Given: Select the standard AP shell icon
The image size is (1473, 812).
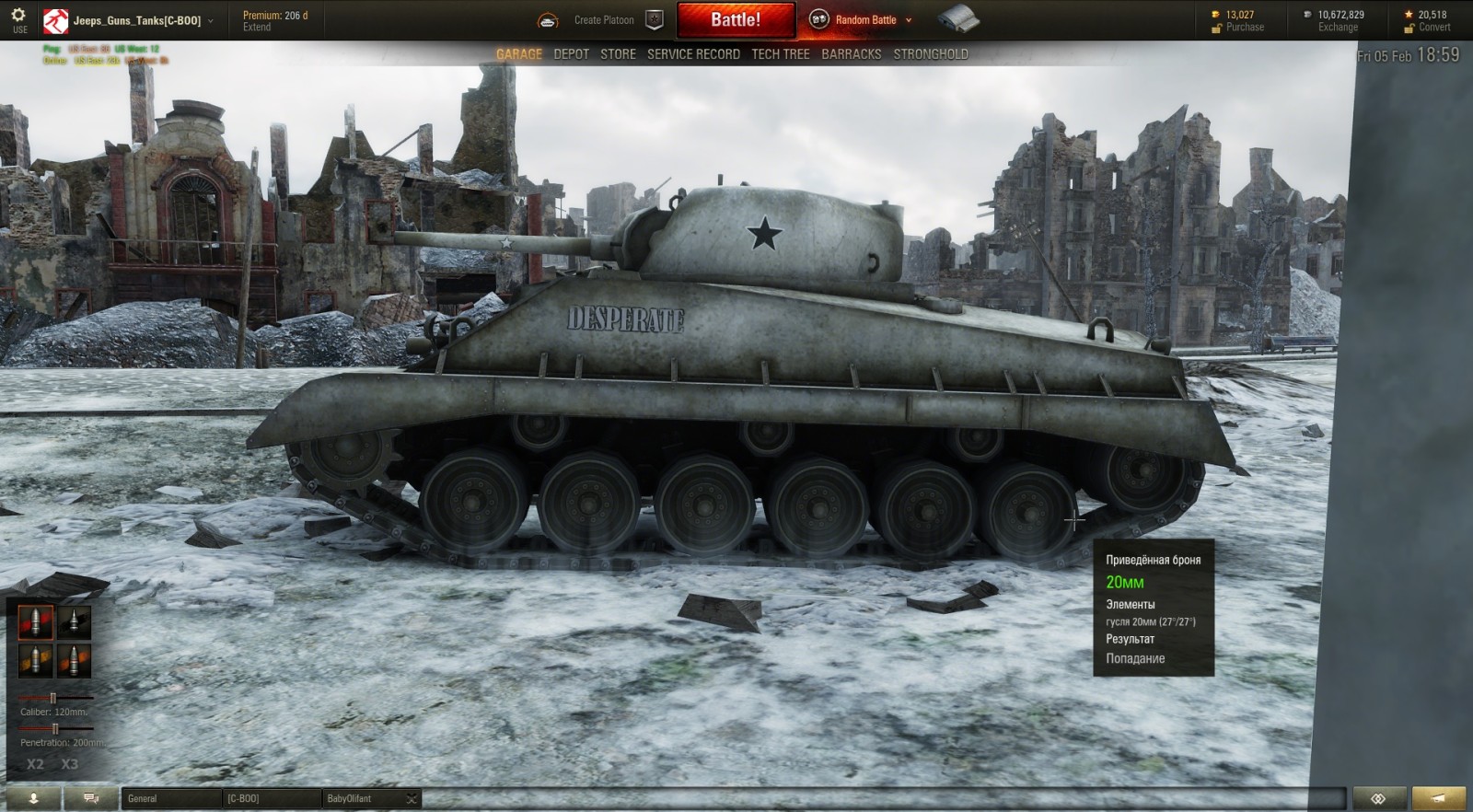Looking at the screenshot, I should click(x=35, y=622).
